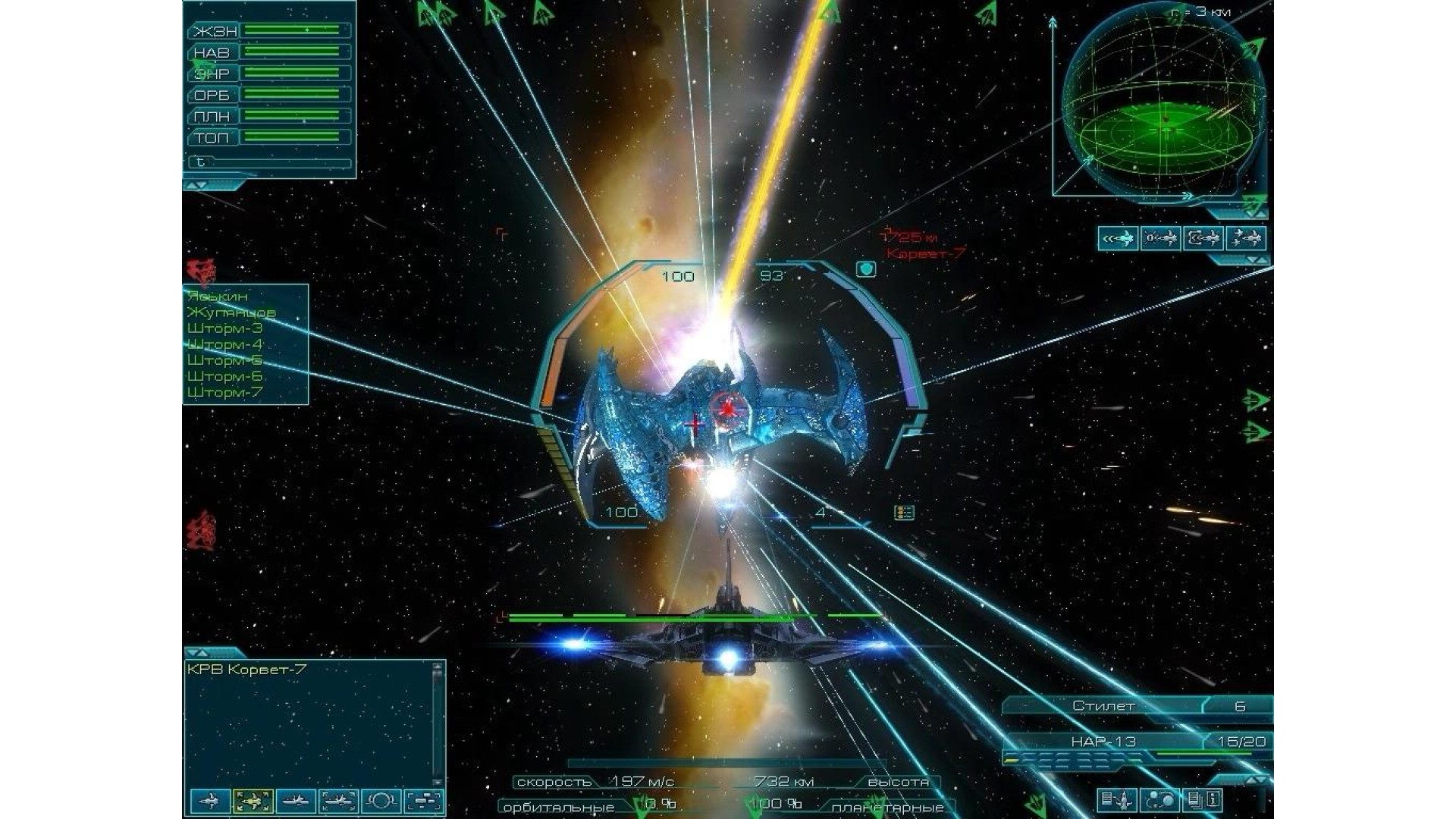This screenshot has width=1456, height=819.
Task: Open the documents info button
Action: pos(1203,799)
